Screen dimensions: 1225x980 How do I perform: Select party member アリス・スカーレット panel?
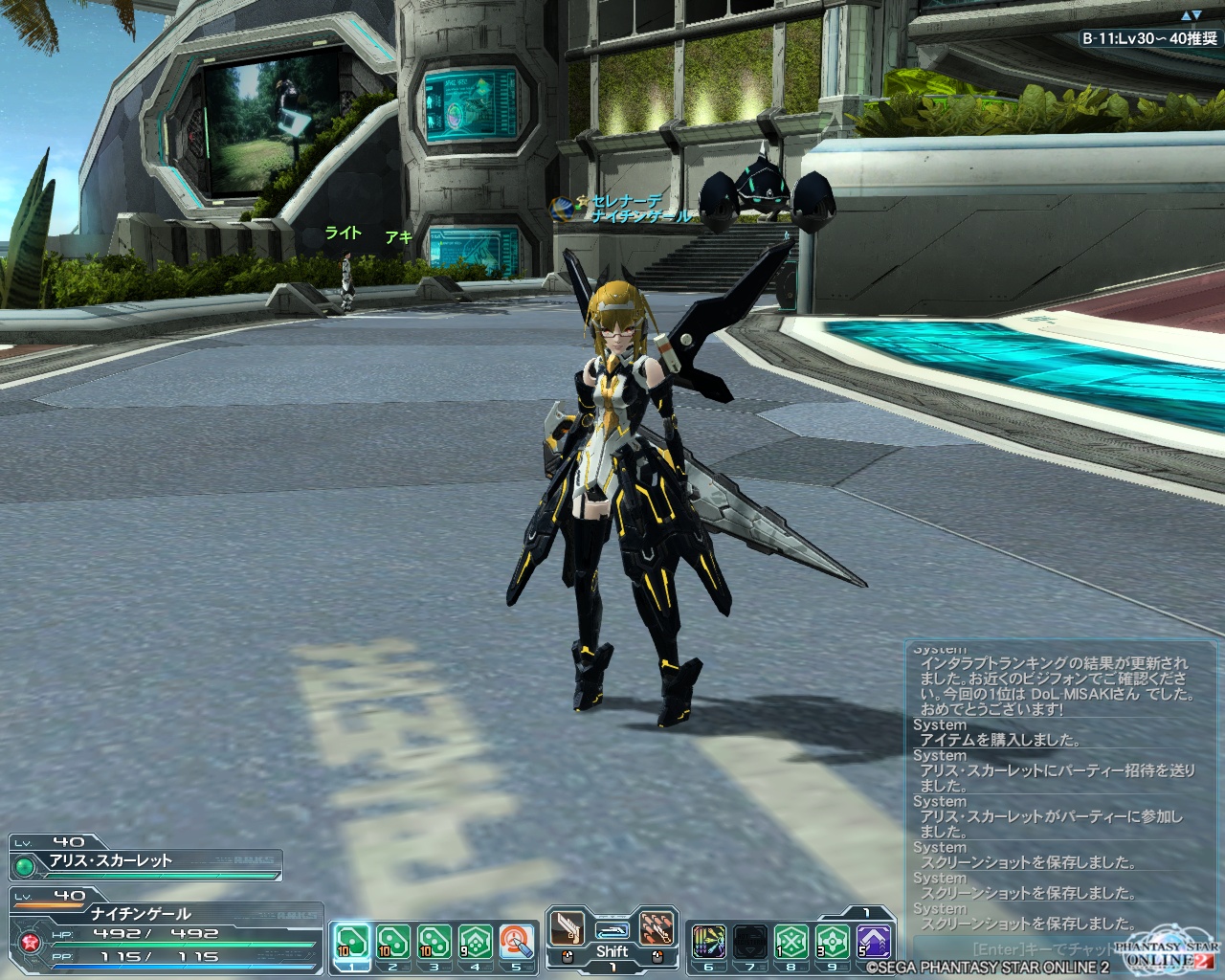pos(145,859)
